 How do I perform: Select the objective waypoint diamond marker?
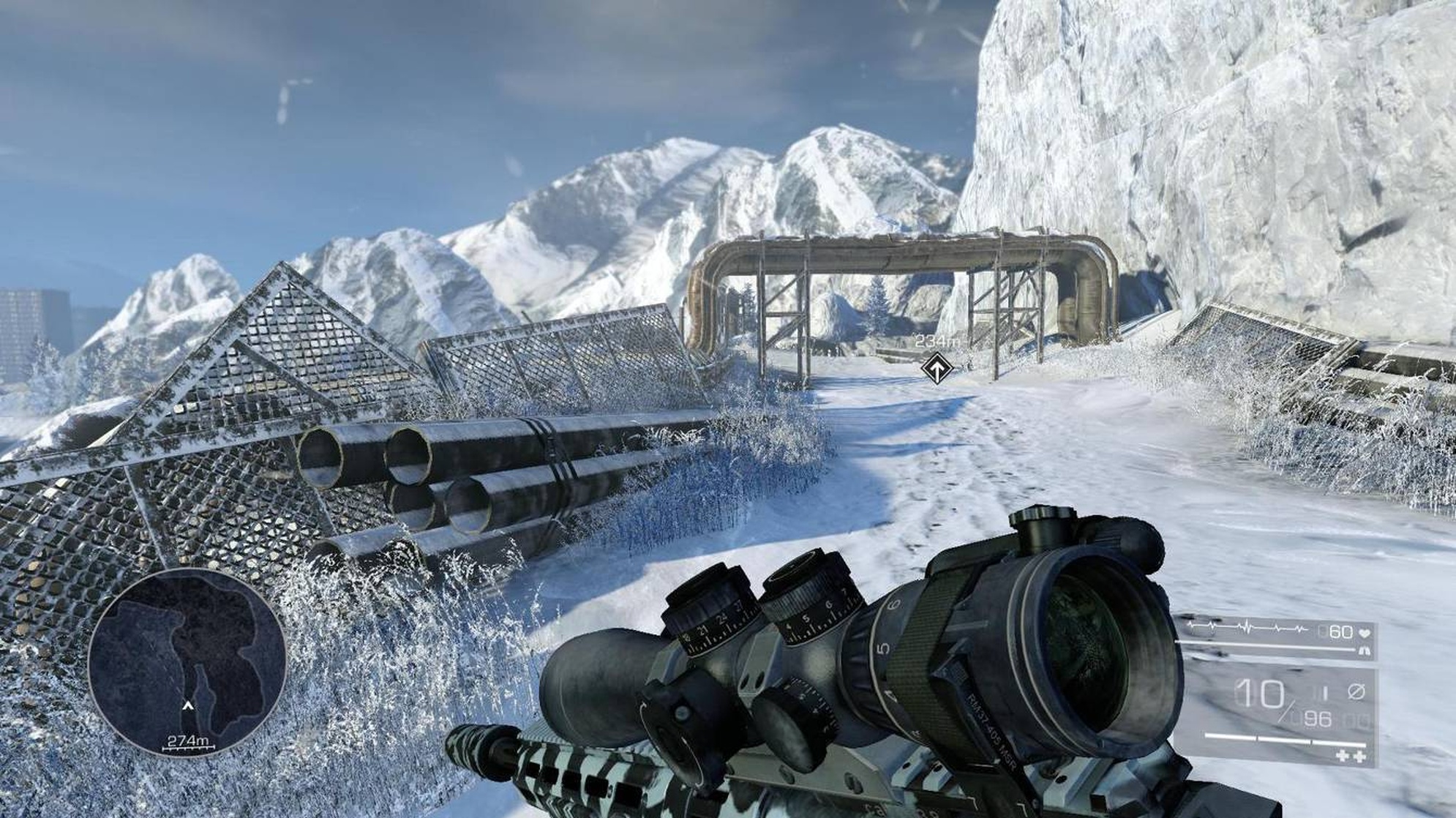(x=936, y=367)
